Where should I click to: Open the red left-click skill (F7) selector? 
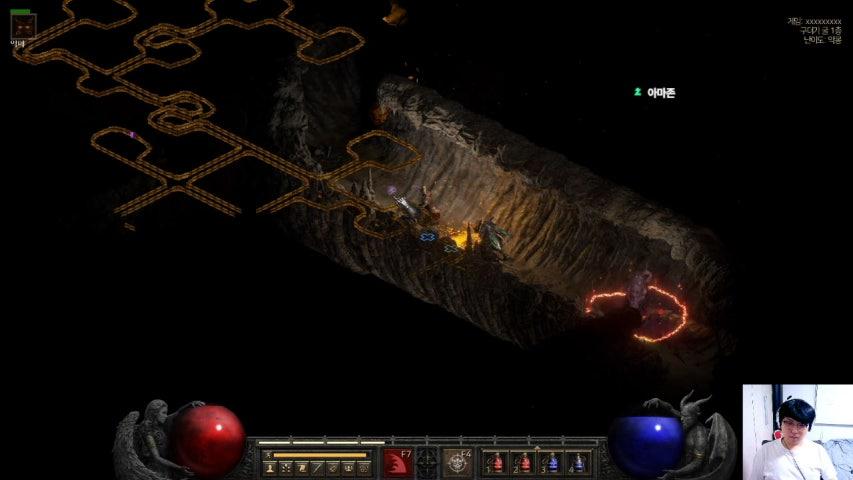click(398, 462)
